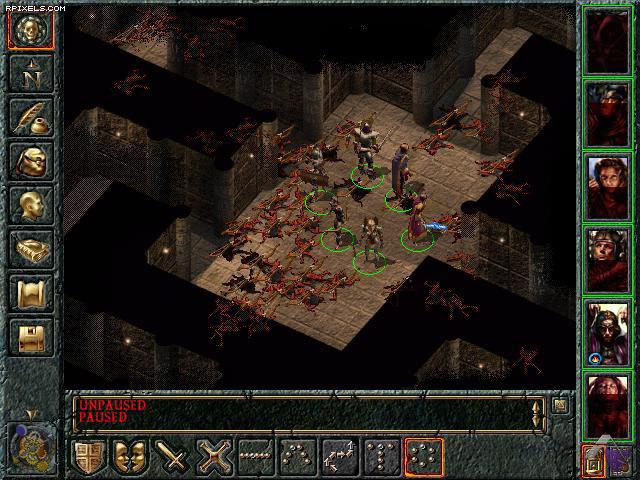Image resolution: width=640 pixels, height=480 pixels.
Task: Open the options castle icon
Action: click(30, 338)
